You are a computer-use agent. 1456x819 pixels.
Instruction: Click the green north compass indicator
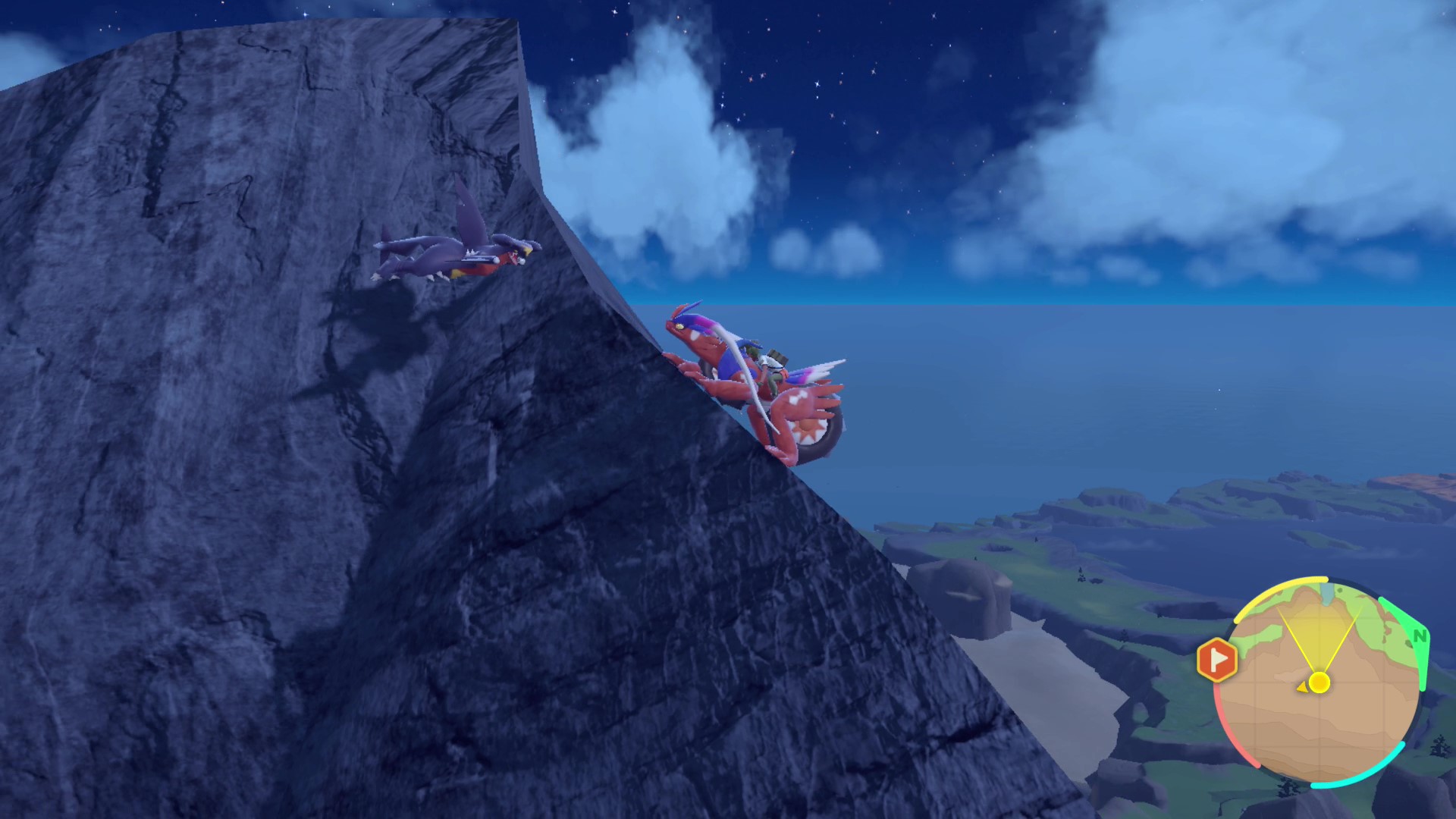1419,635
